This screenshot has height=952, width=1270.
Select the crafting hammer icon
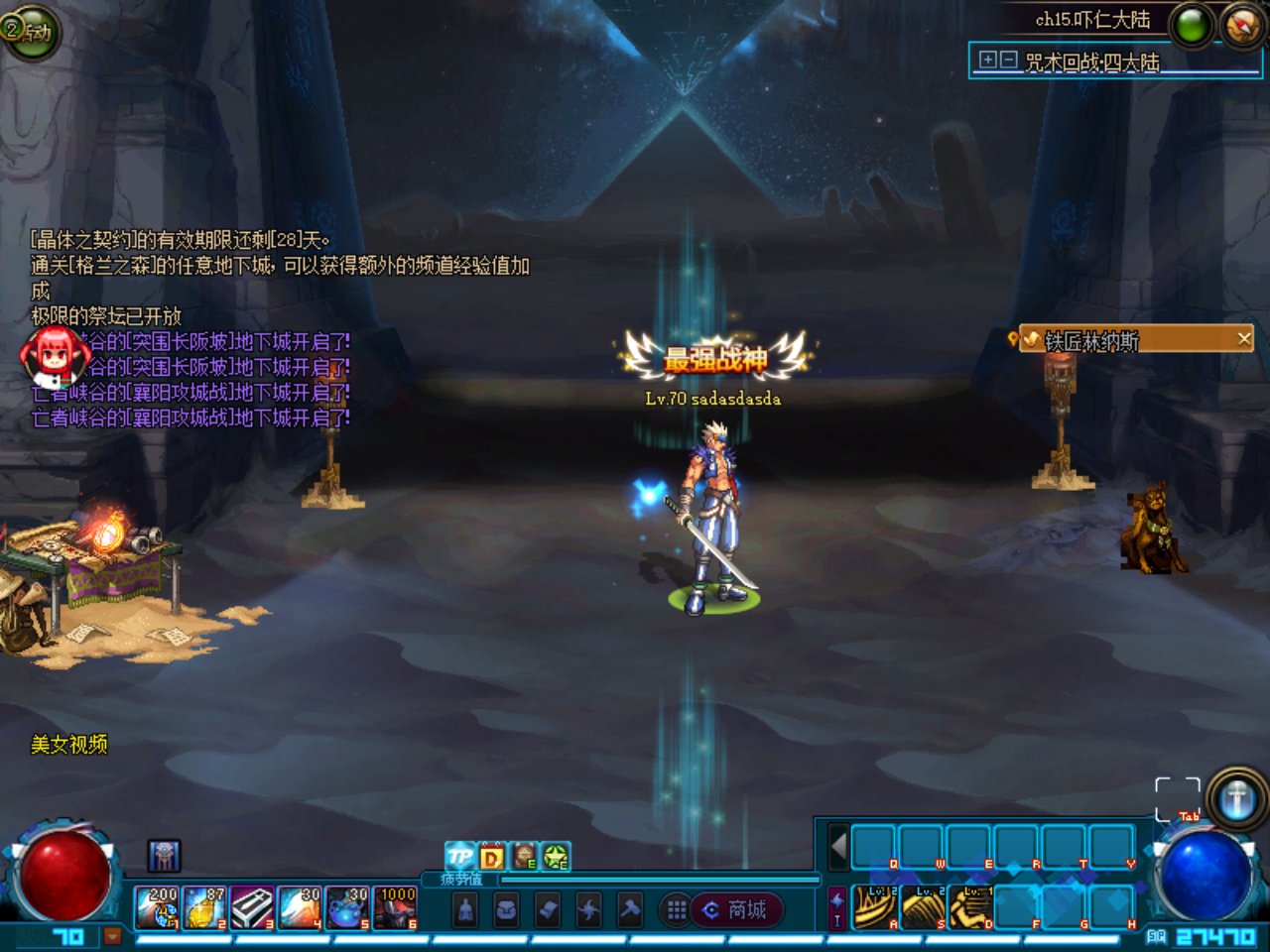[x=629, y=911]
